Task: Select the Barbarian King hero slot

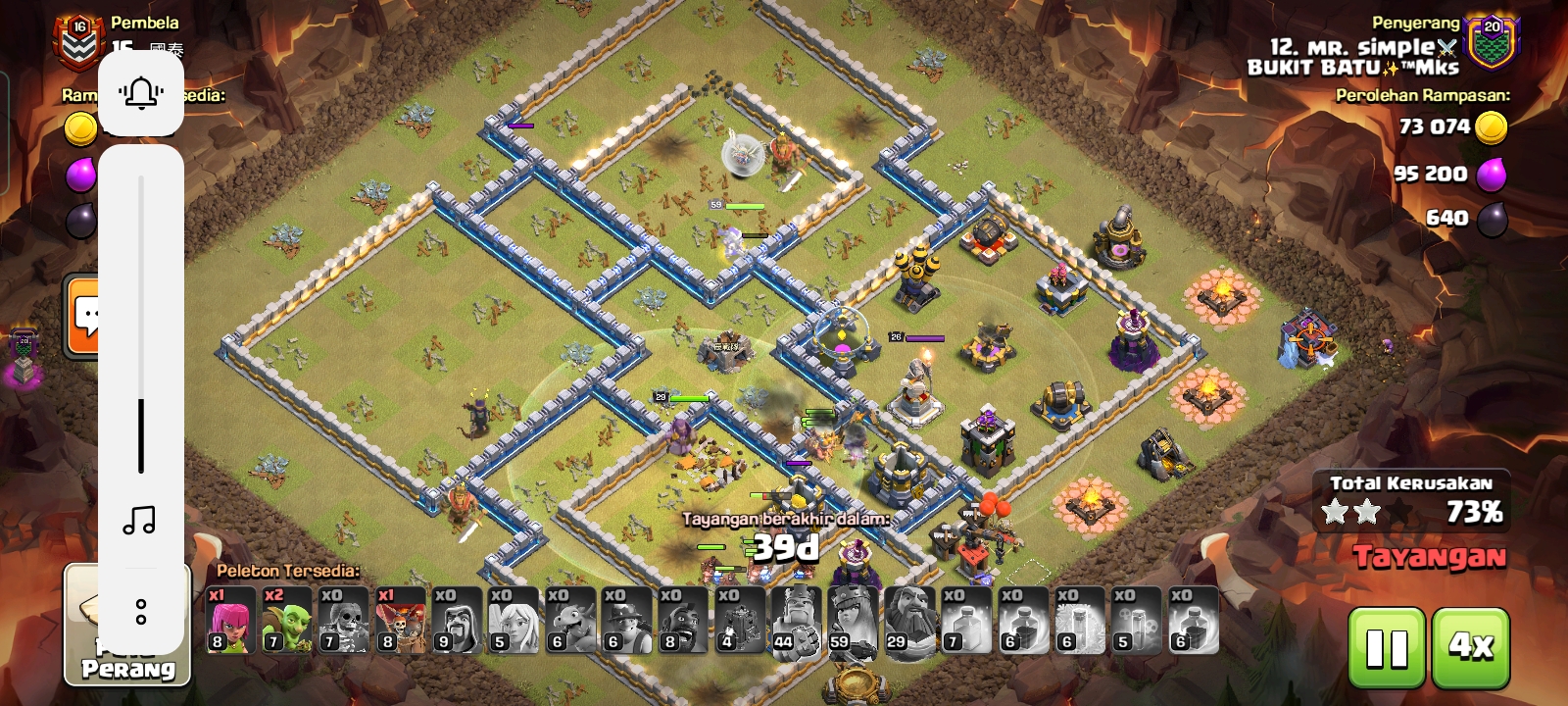Action: [x=795, y=620]
